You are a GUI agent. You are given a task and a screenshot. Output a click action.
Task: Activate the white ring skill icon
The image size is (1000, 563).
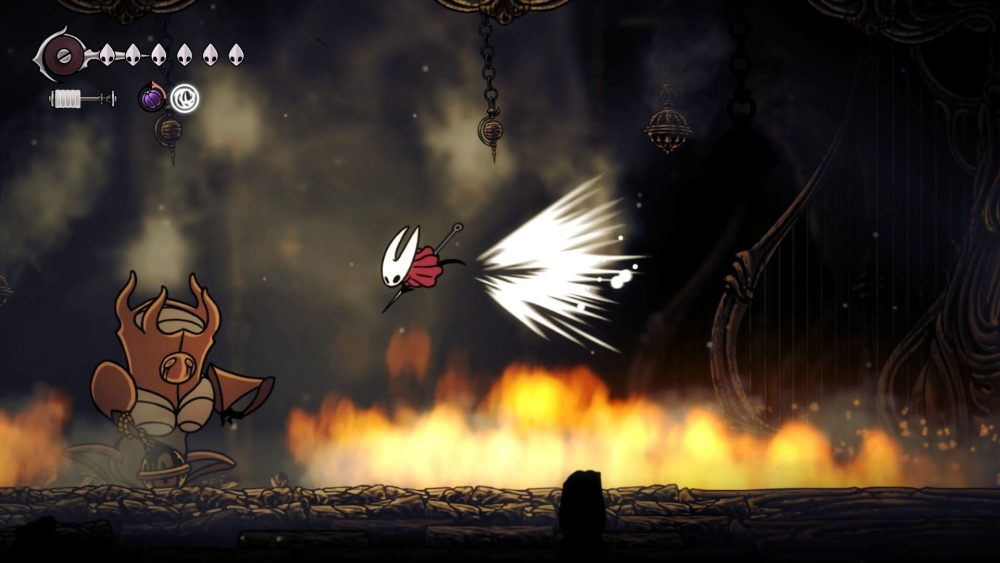tap(184, 98)
